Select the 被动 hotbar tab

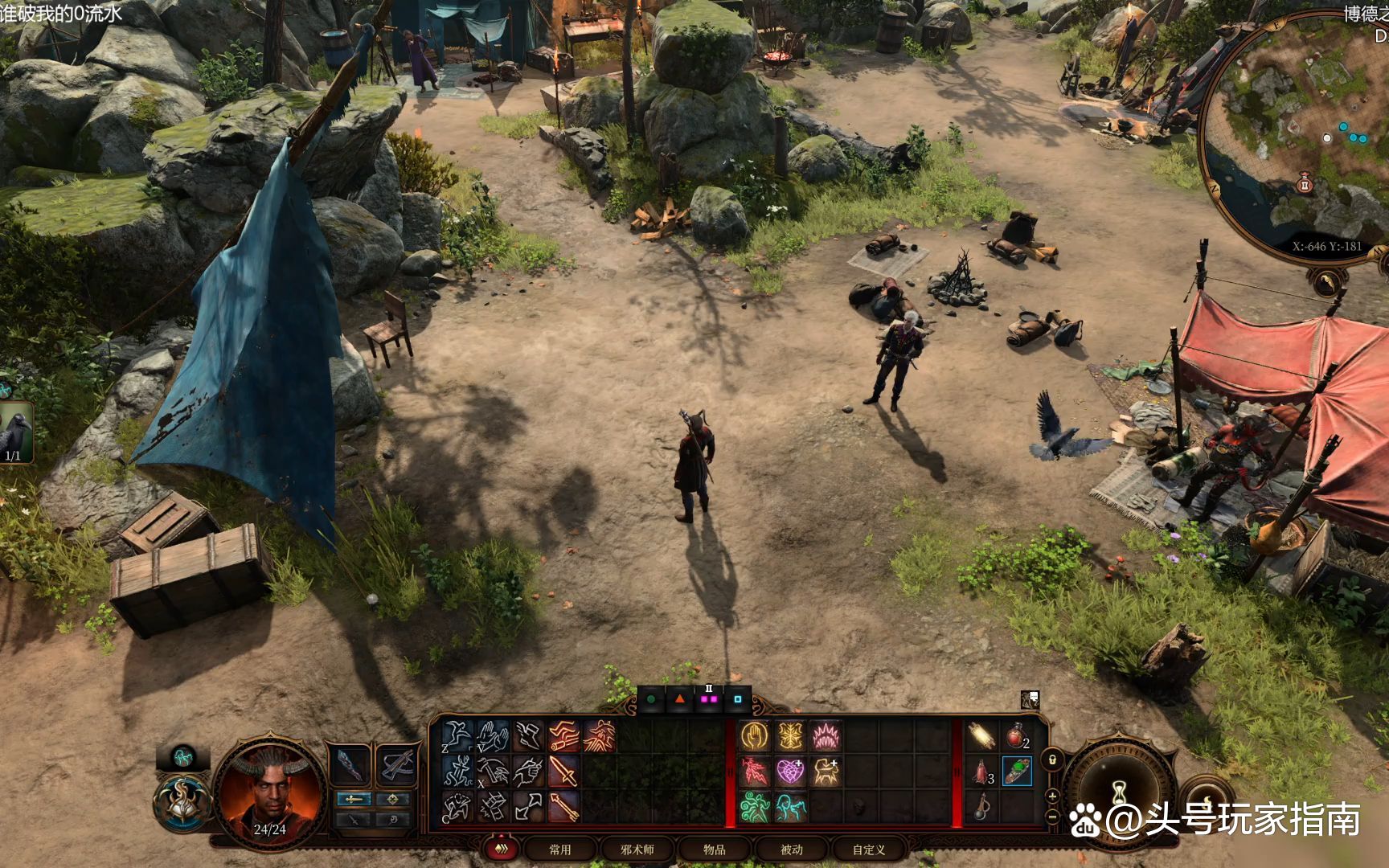pyautogui.click(x=792, y=849)
